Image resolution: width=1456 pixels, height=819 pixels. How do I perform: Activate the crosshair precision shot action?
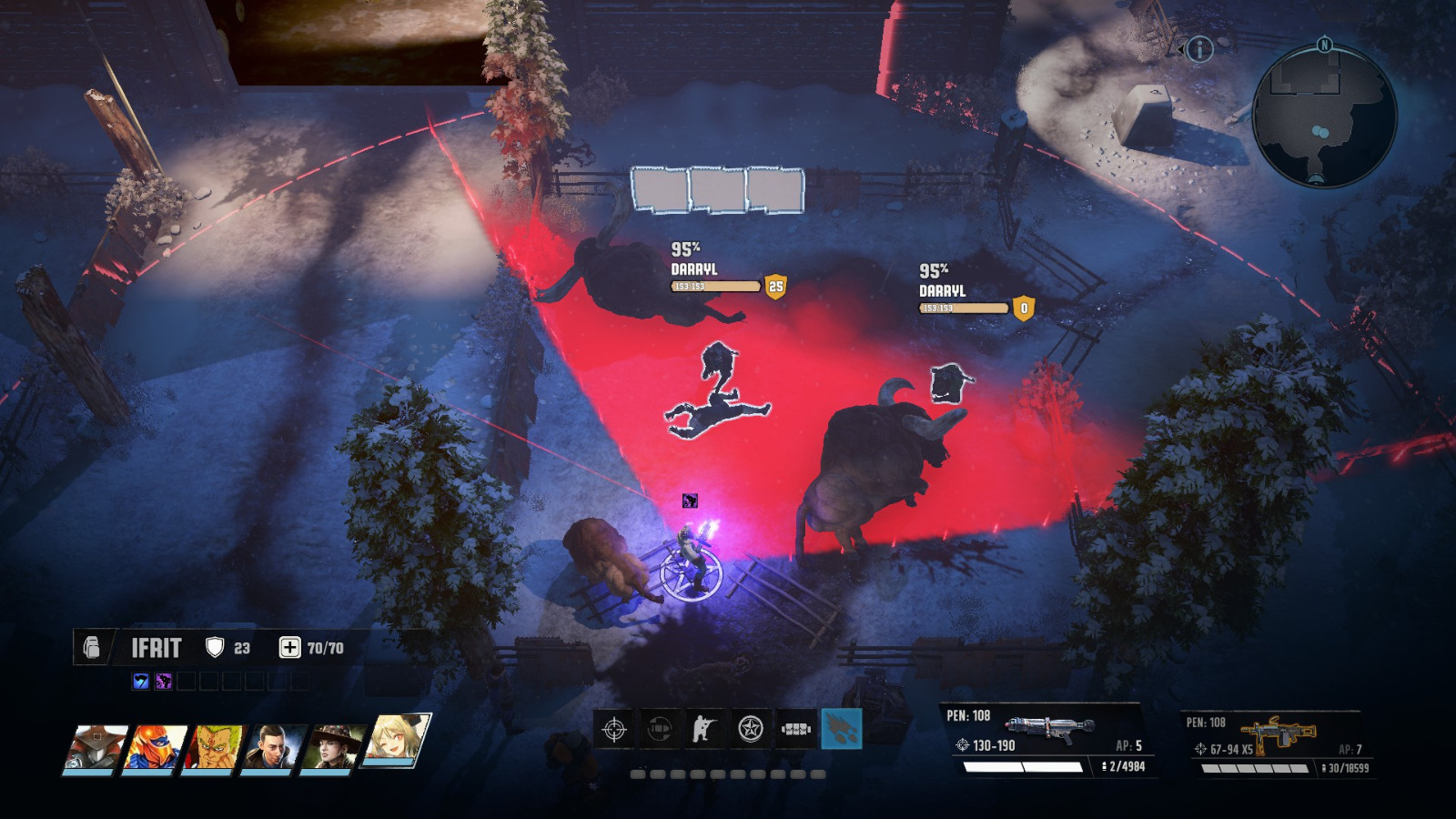point(614,729)
